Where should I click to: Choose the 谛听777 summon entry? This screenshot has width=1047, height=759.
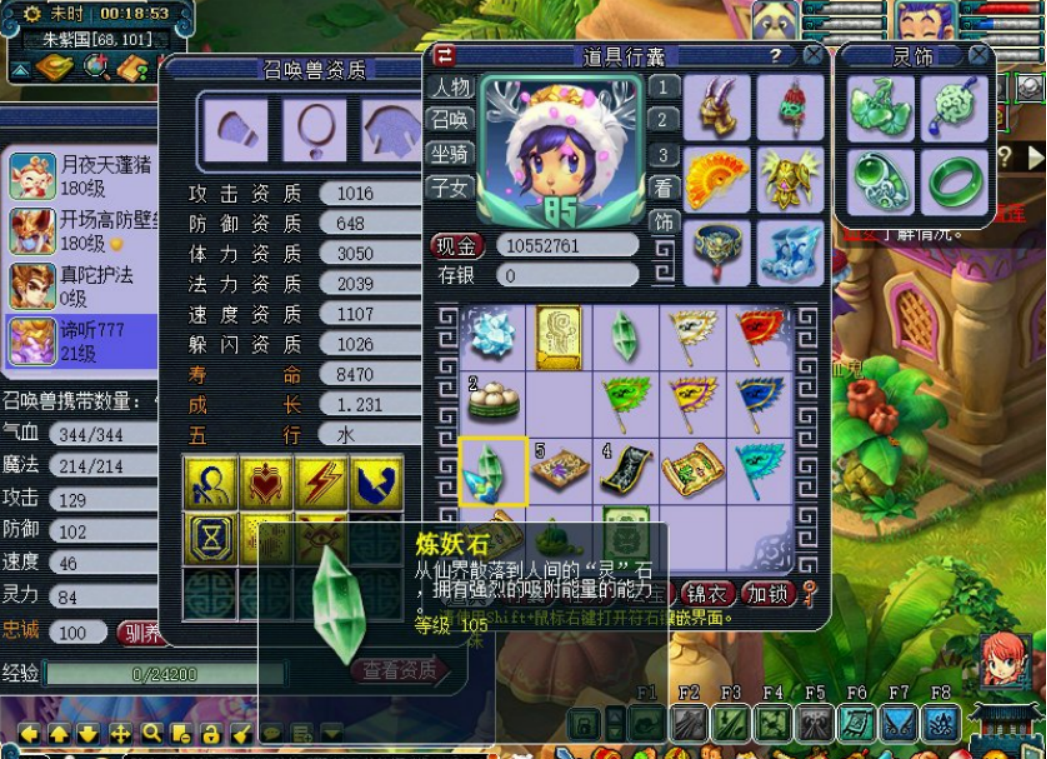click(85, 340)
